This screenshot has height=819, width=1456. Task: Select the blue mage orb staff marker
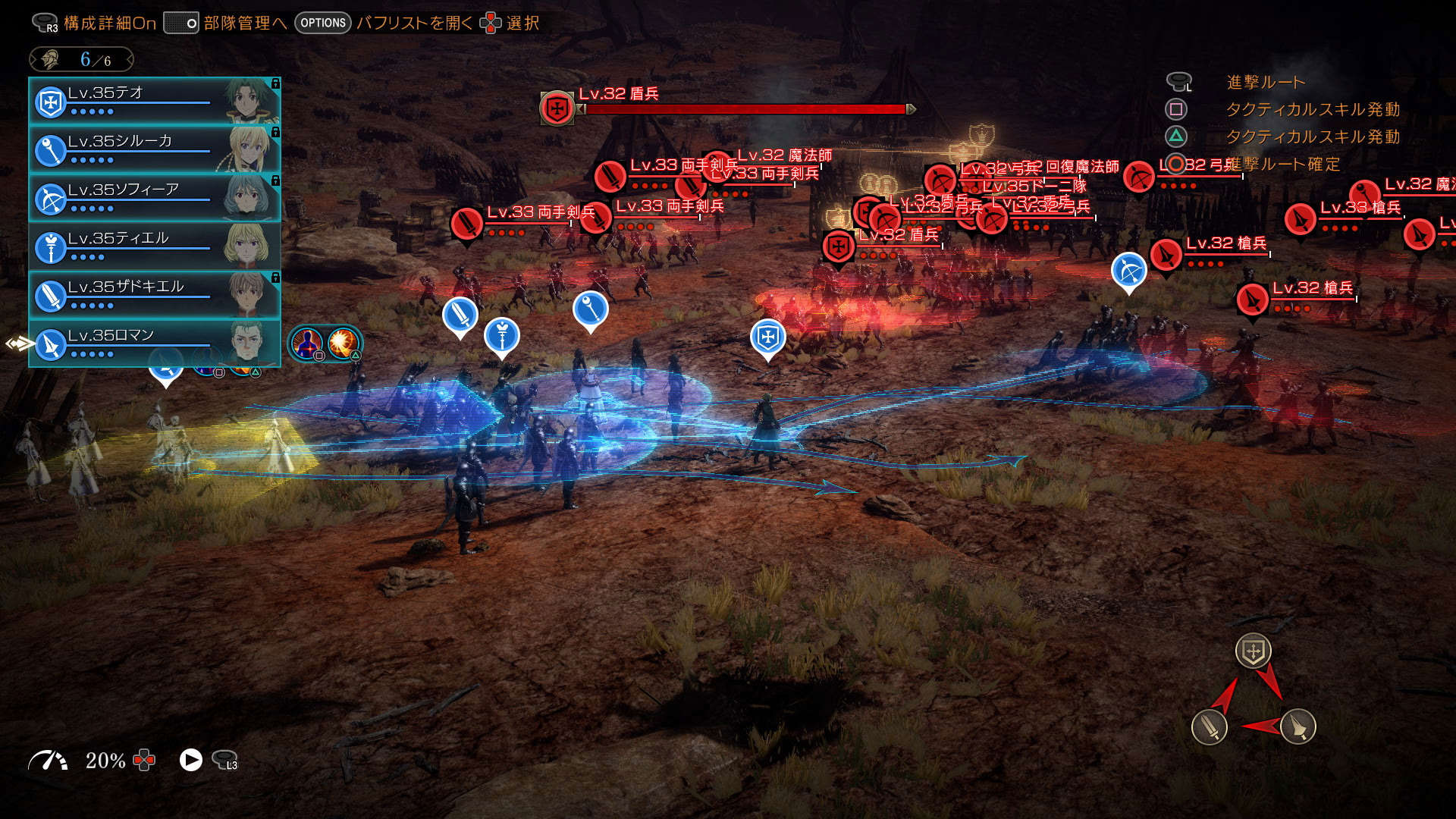click(590, 308)
